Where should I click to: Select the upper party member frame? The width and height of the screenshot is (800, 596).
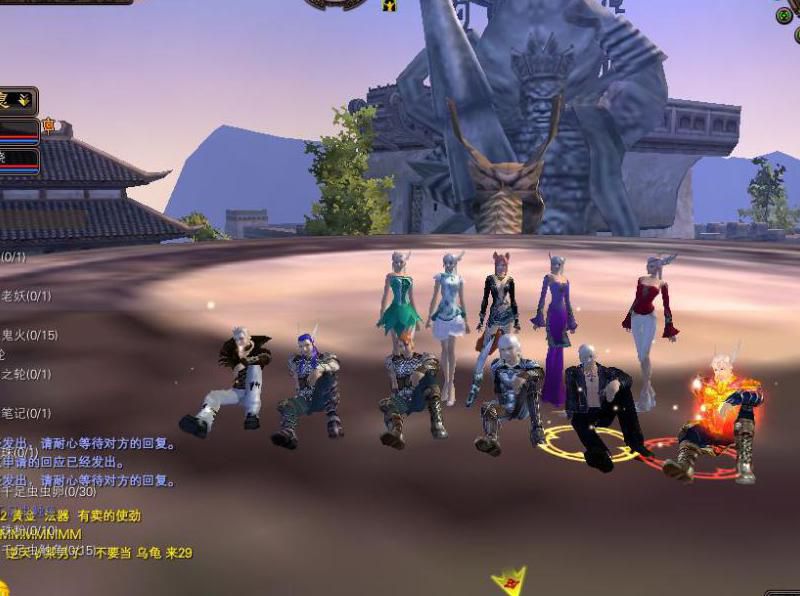pyautogui.click(x=19, y=131)
